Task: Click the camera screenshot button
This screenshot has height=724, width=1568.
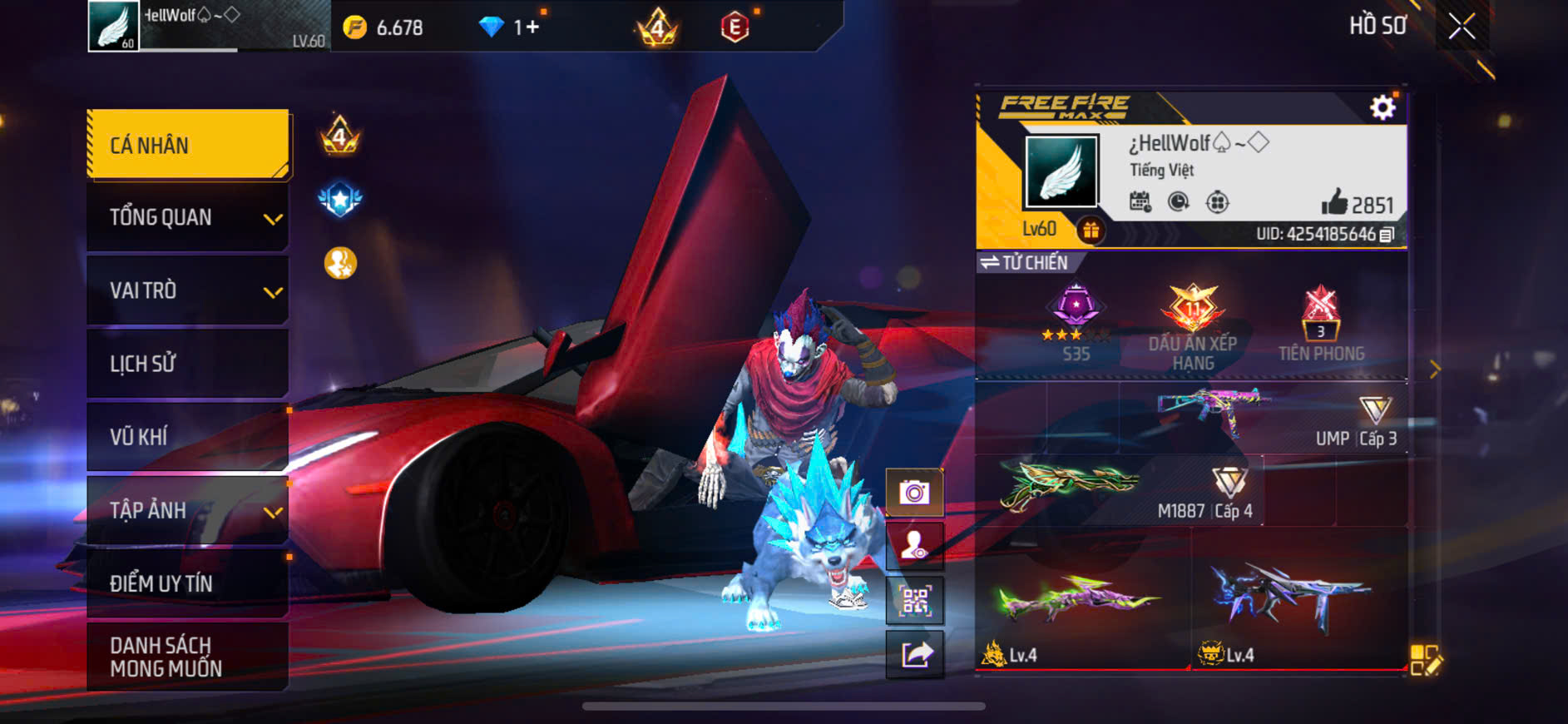Action: 914,493
